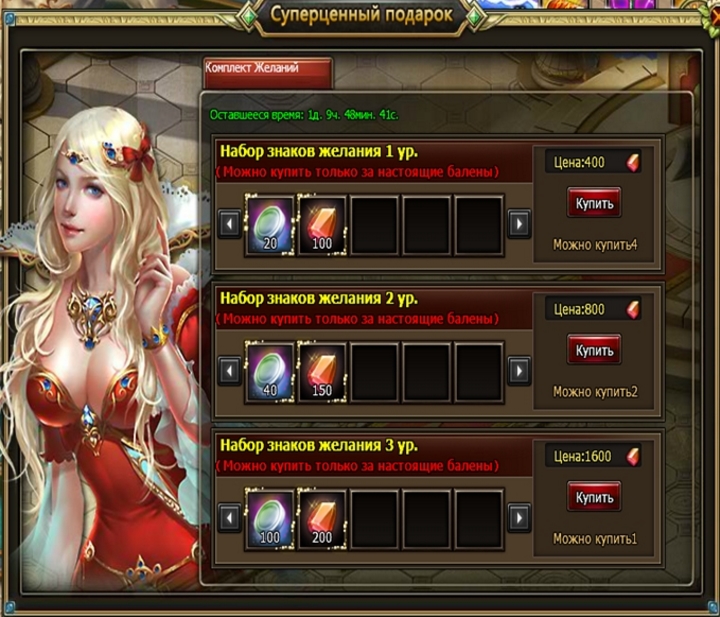Click right arrow in level 2 set row
Image resolution: width=720 pixels, height=617 pixels.
coord(518,371)
